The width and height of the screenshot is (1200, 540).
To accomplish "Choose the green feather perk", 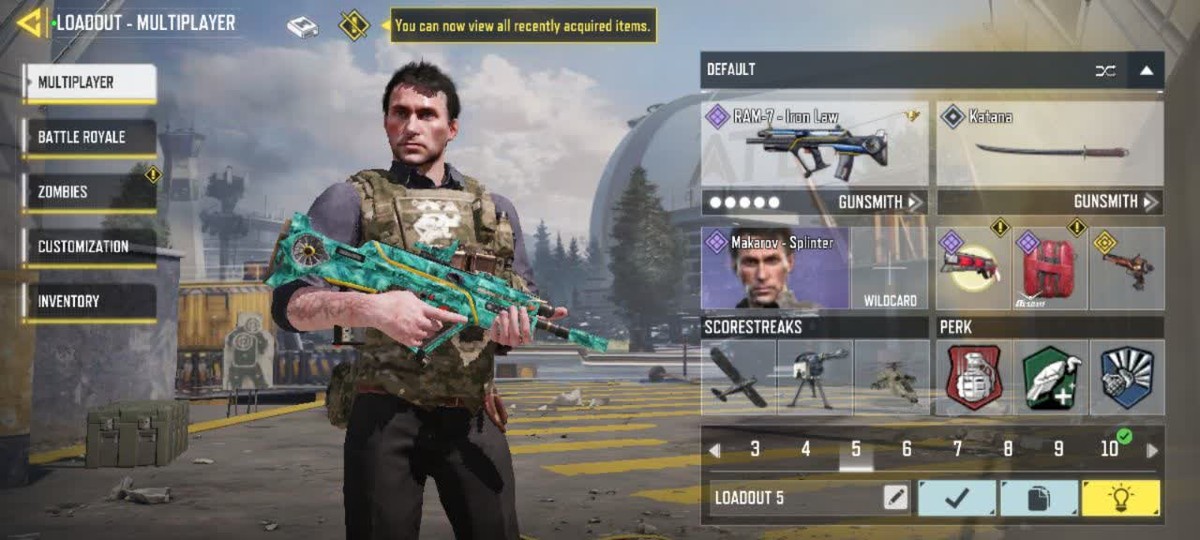I will click(1050, 377).
